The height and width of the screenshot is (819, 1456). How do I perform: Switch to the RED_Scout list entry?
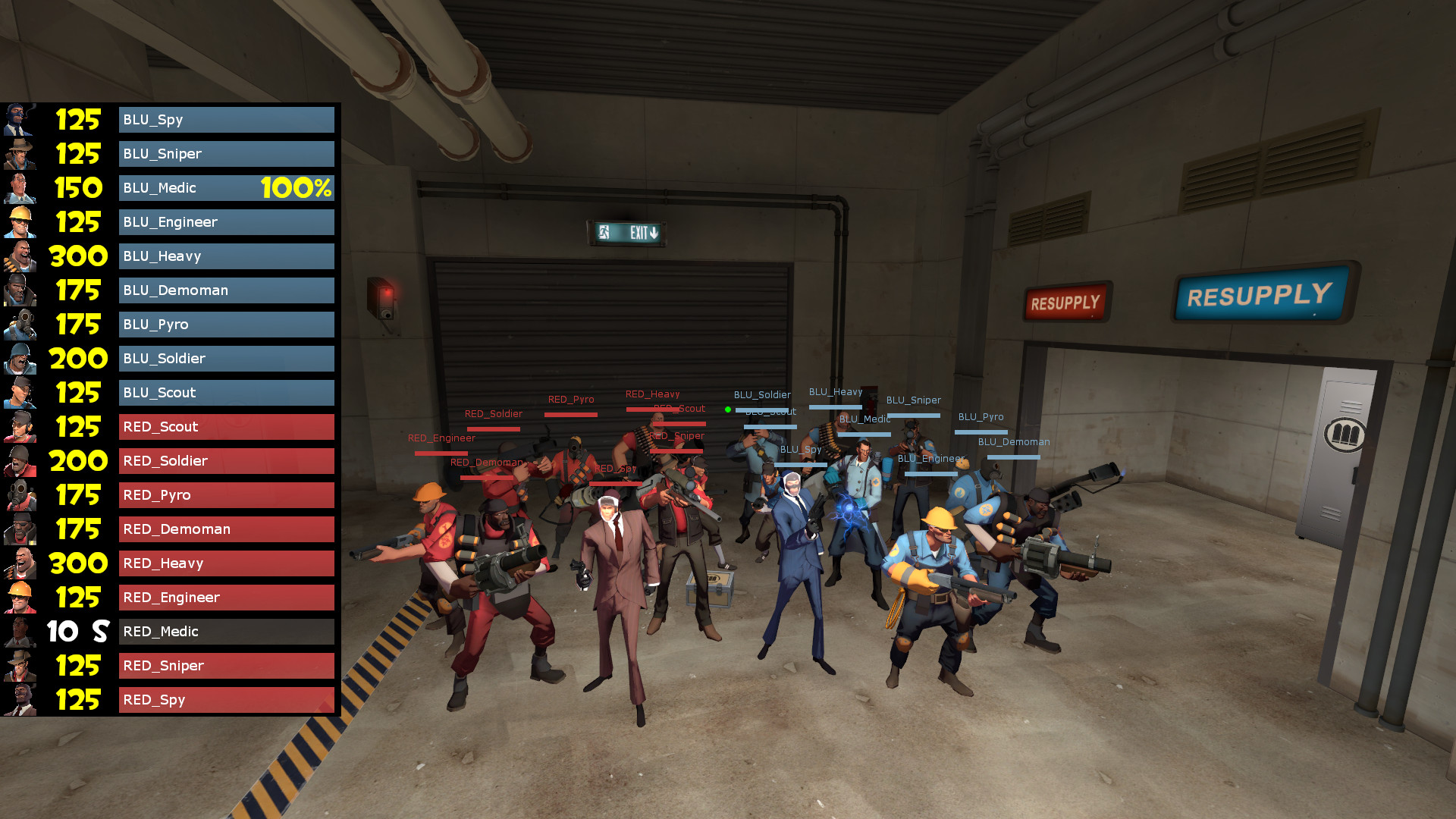tap(226, 426)
